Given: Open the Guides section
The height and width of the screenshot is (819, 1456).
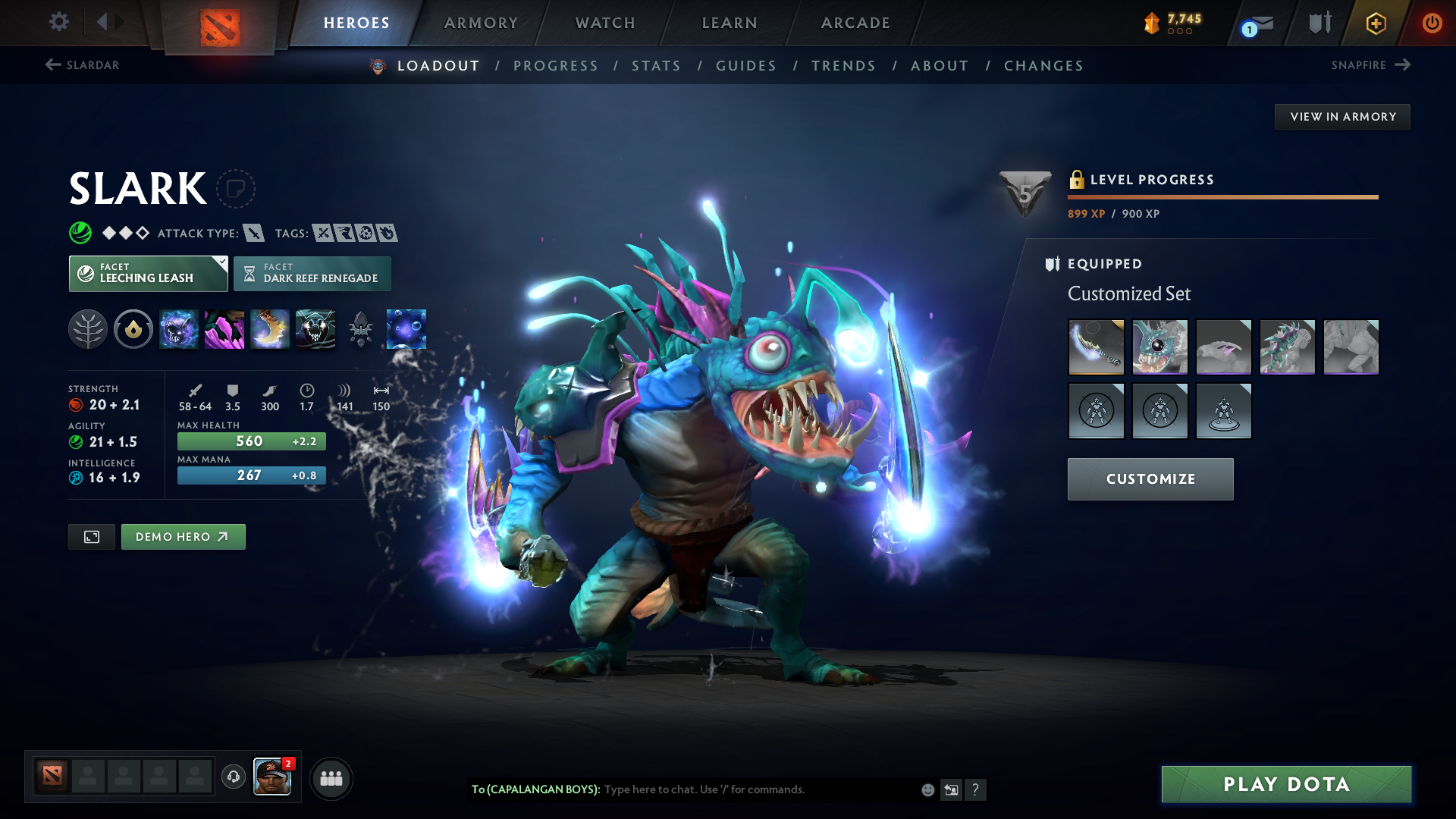Looking at the screenshot, I should point(746,66).
